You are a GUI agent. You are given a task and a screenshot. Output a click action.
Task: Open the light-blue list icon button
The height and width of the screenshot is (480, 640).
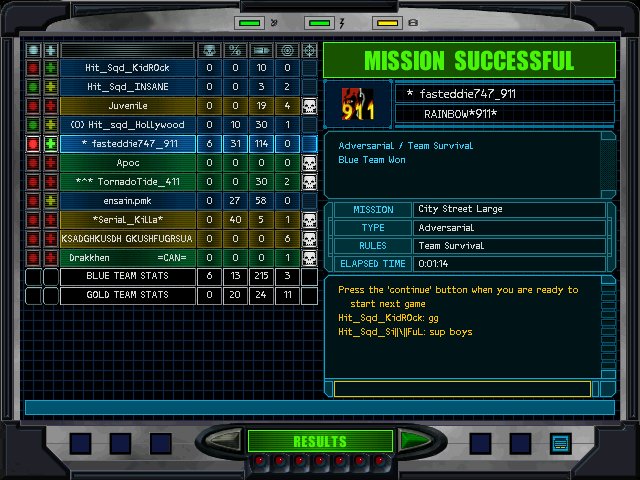point(560,442)
